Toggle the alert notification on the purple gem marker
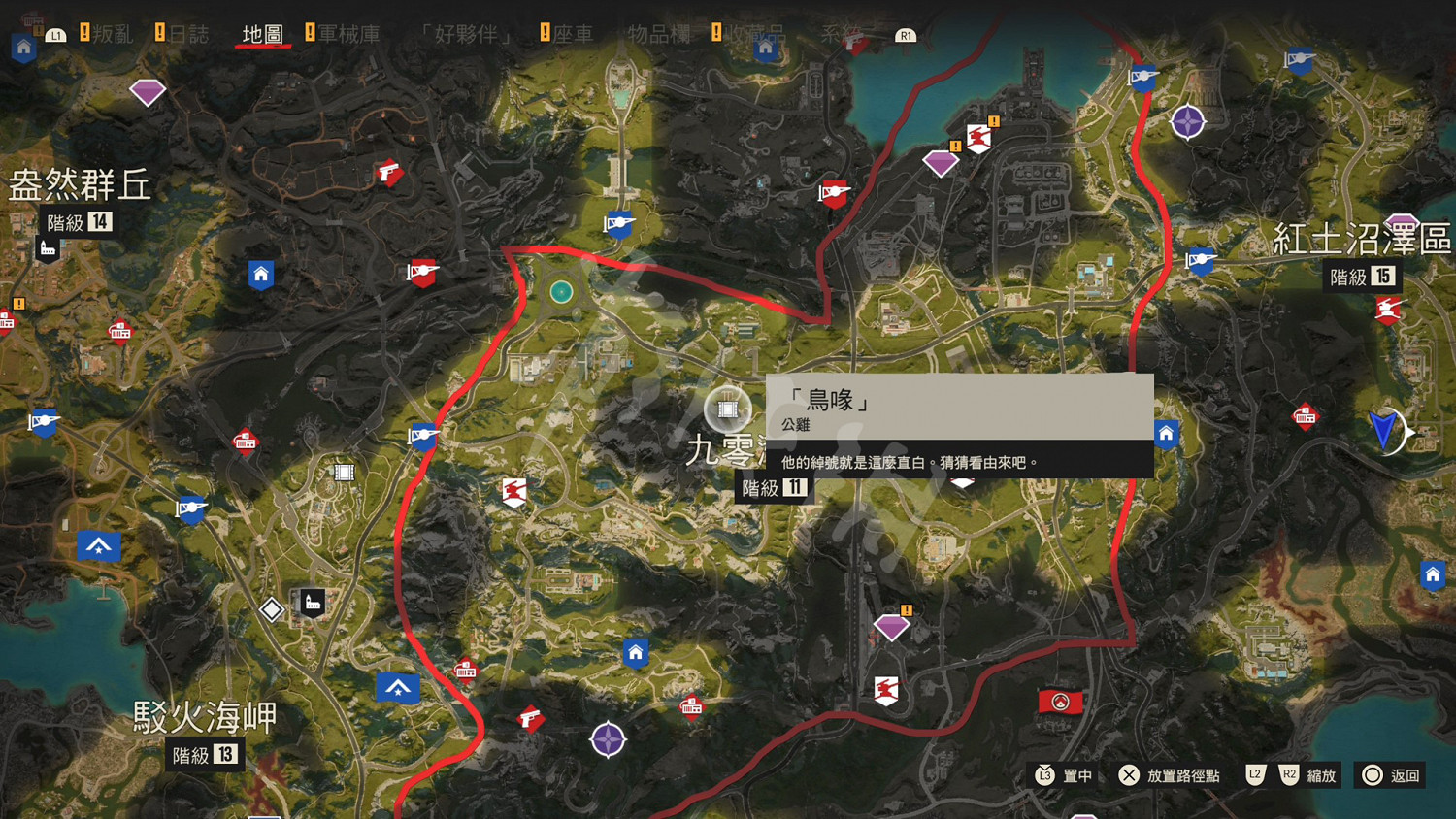 [x=906, y=610]
